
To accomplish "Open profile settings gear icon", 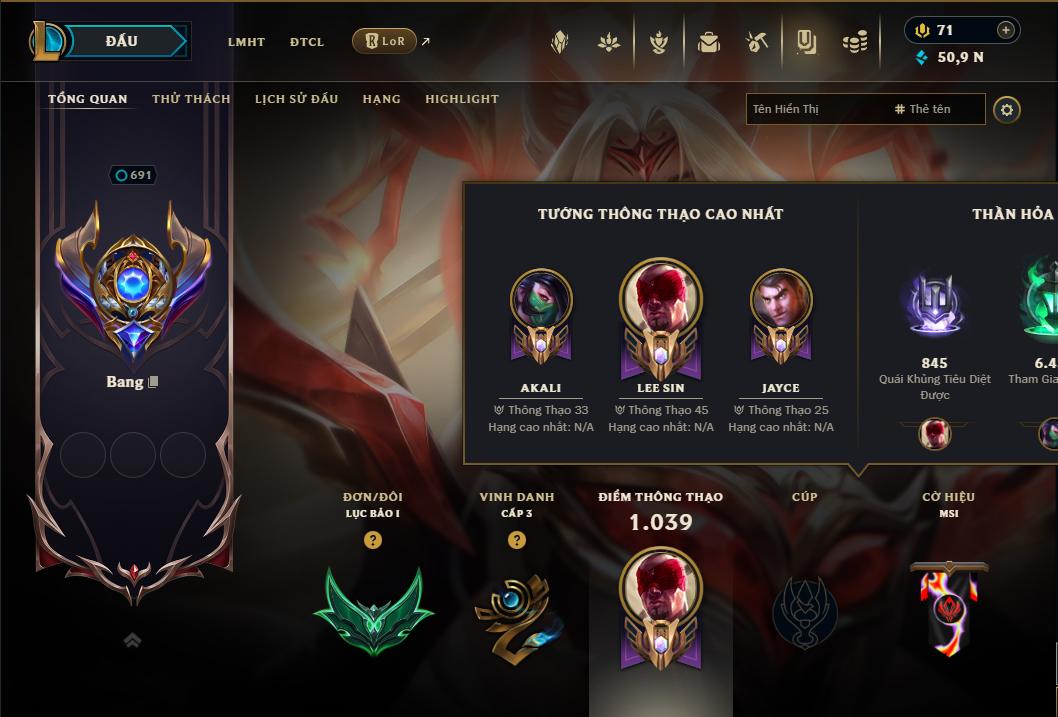I will coord(1007,109).
